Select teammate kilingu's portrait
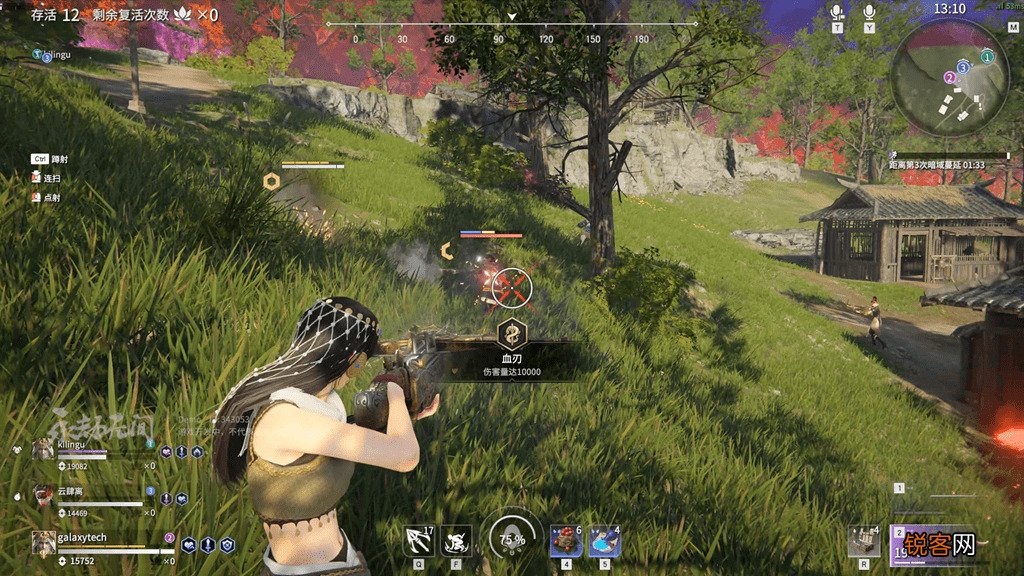This screenshot has width=1024, height=576. tap(43, 449)
